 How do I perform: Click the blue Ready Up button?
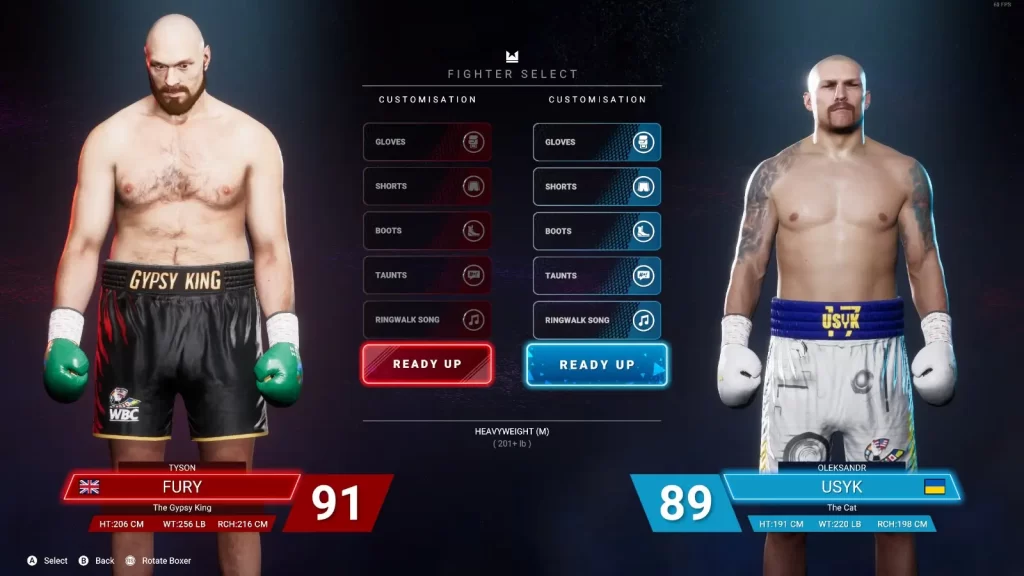click(597, 364)
